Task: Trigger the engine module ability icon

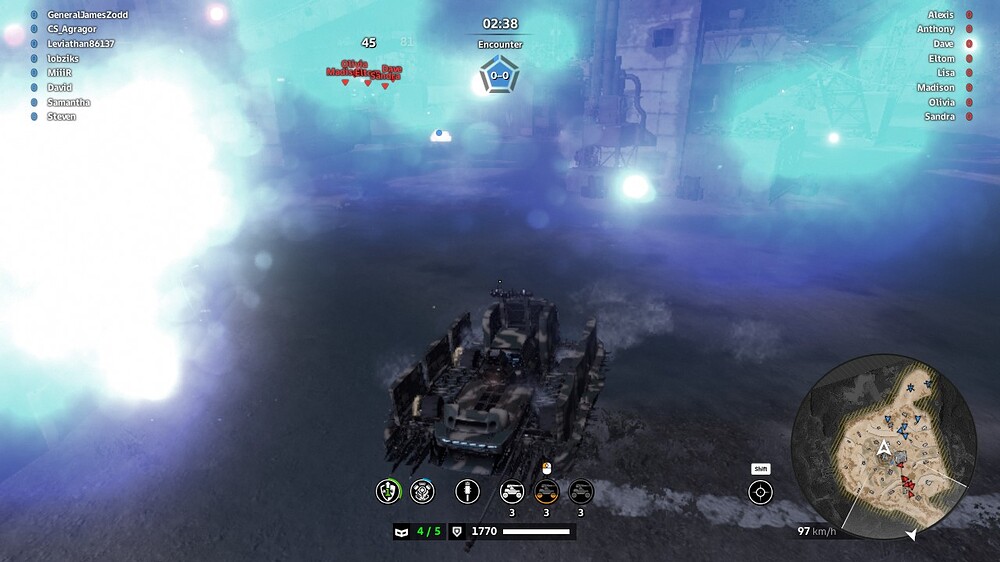Action: (422, 491)
